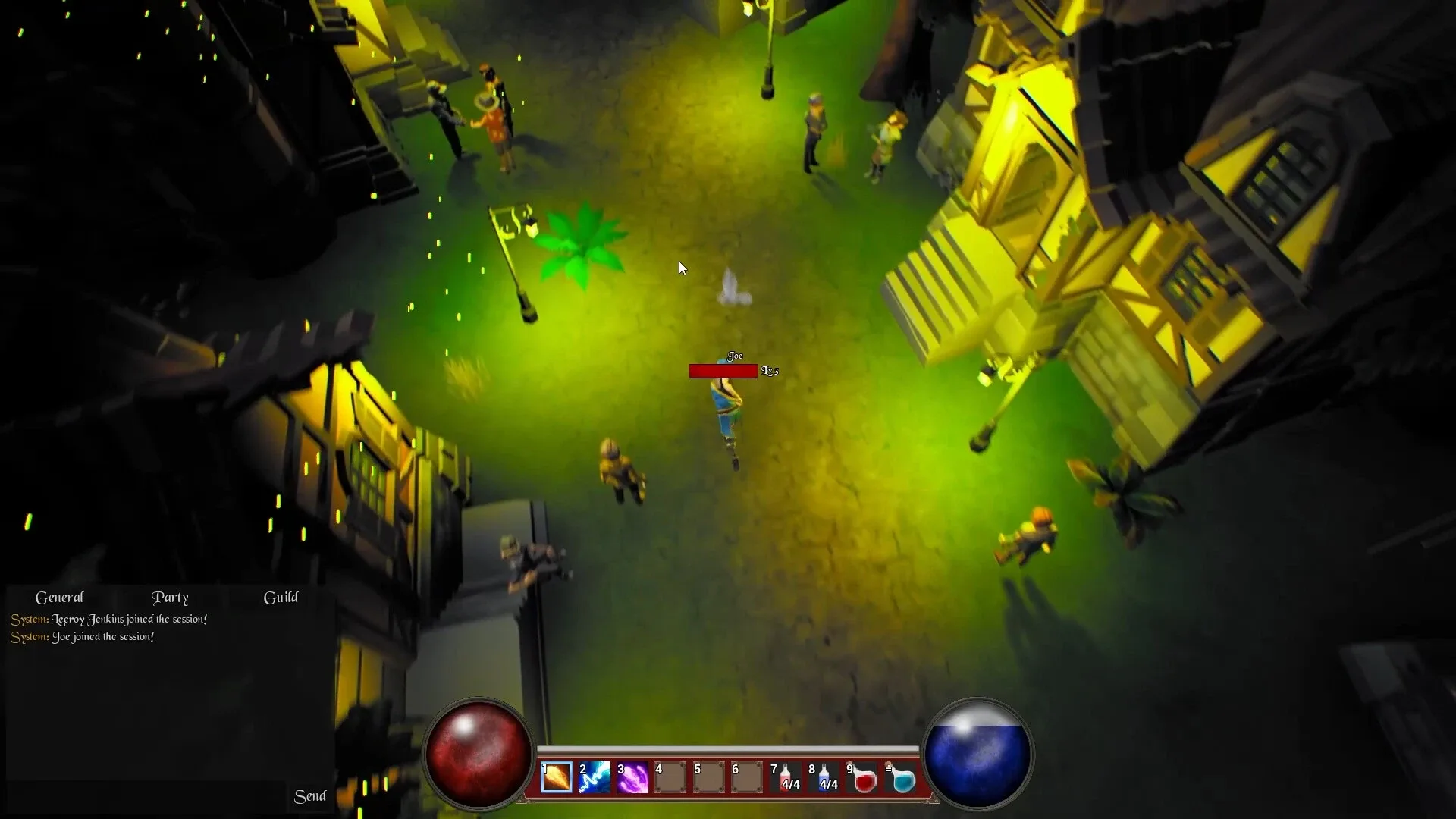The height and width of the screenshot is (819, 1456).
Task: Activate the purple arcane ability in slot 3
Action: (633, 777)
